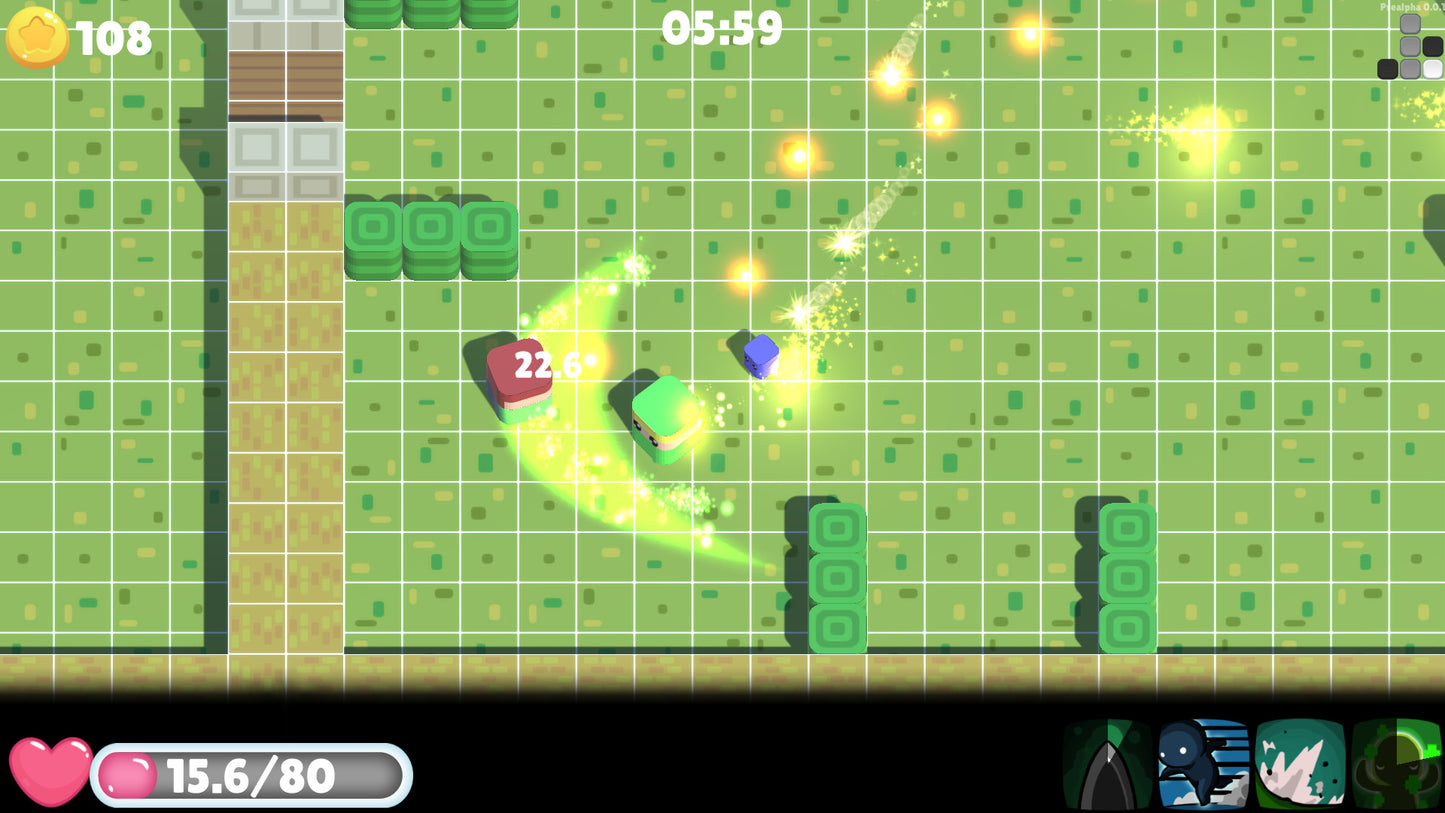This screenshot has height=813, width=1445.
Task: Click the Prealpha 0.0.1 version label
Action: pos(1413,7)
